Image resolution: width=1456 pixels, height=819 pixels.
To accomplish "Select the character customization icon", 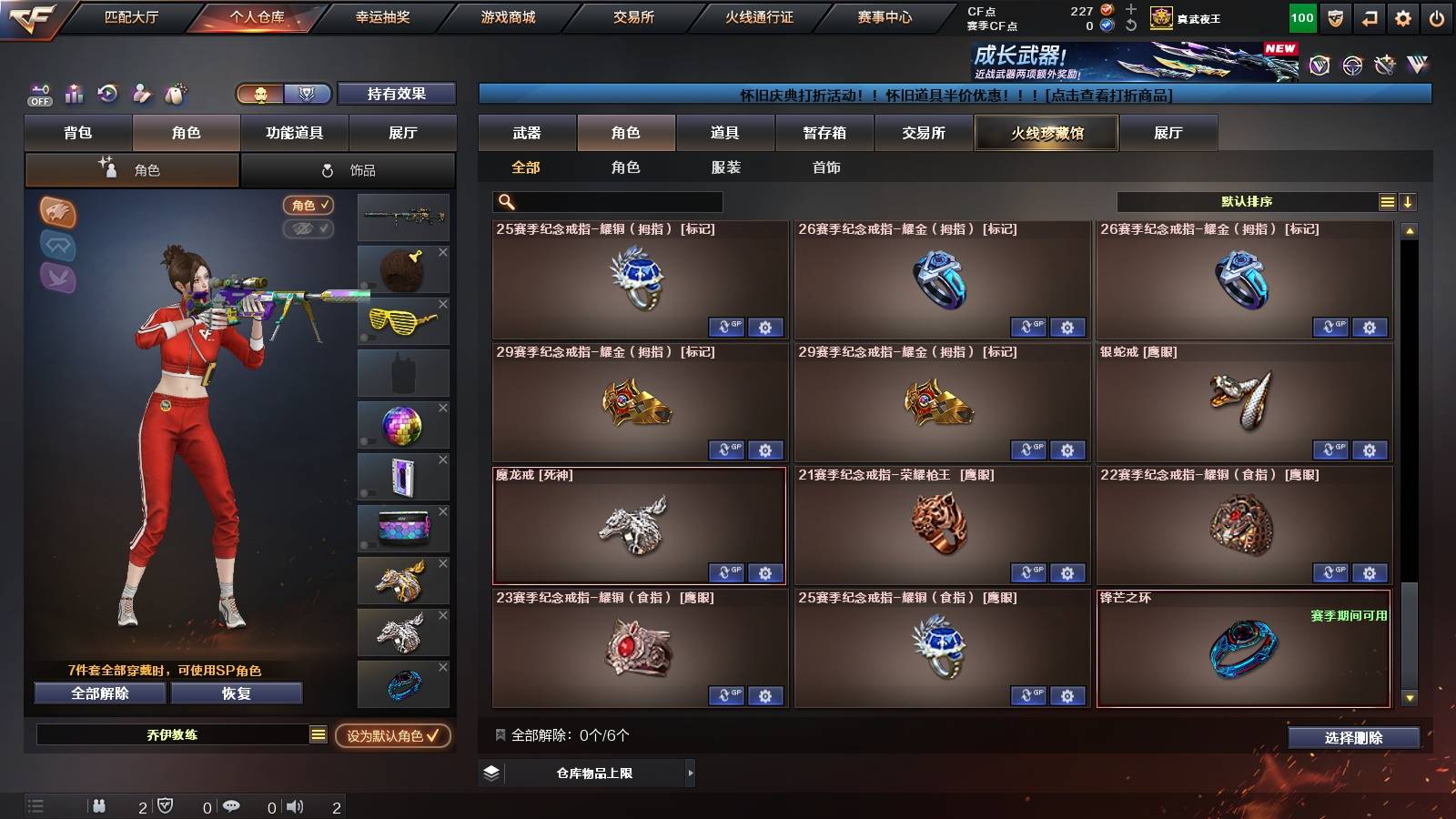I will tap(141, 91).
